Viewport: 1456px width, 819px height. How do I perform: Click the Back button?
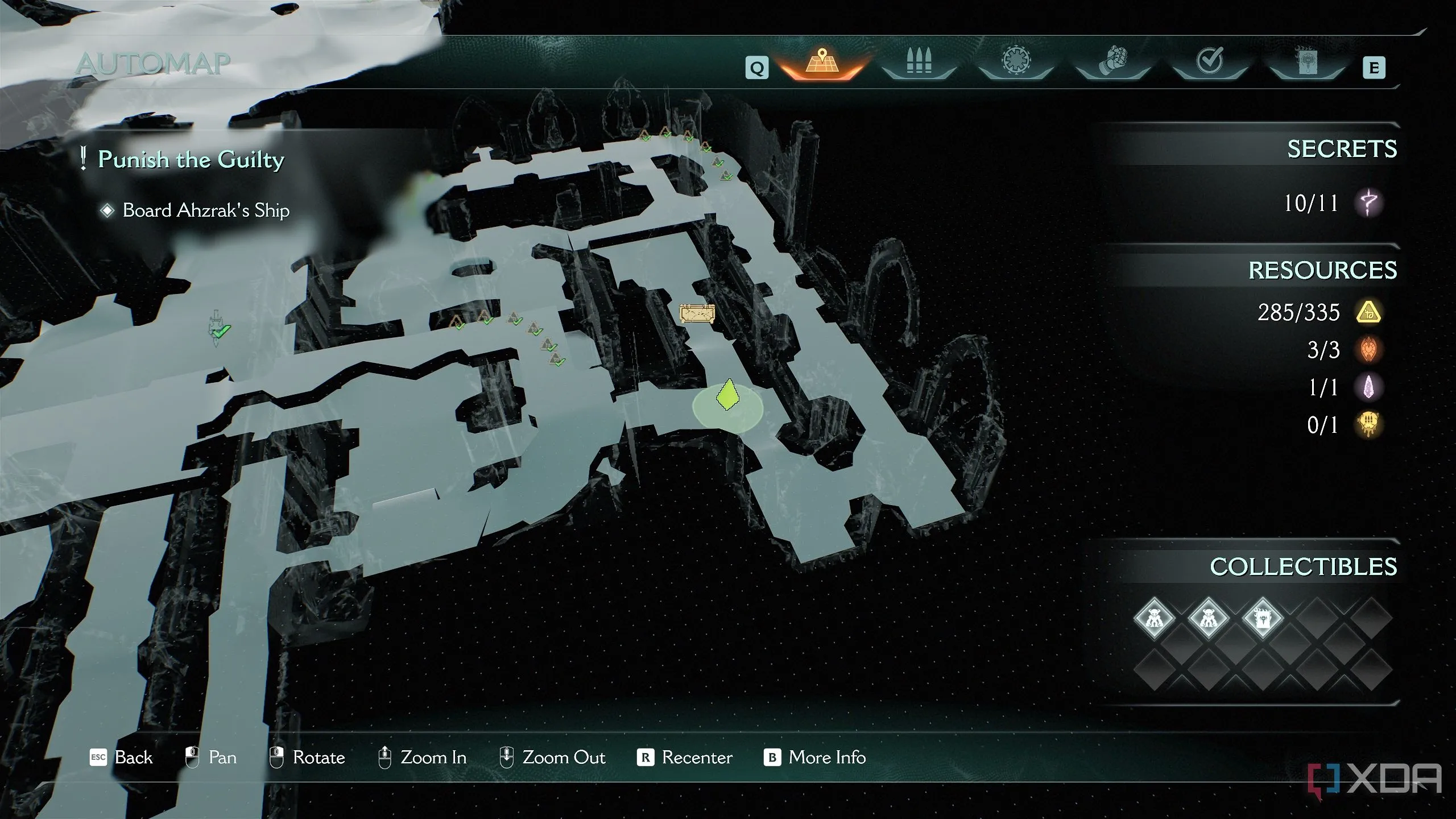122,758
